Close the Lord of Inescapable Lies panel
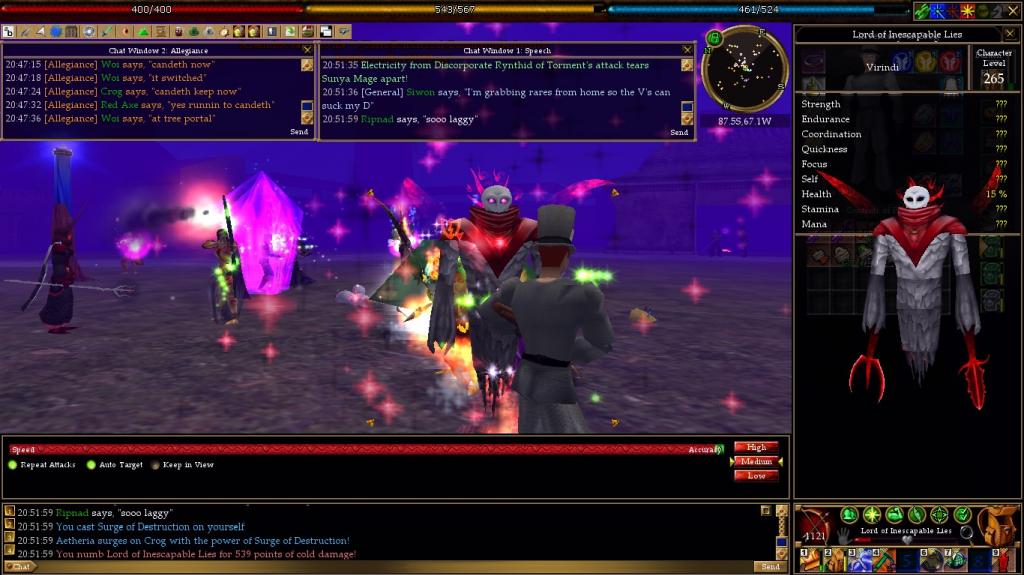The image size is (1024, 575). pos(1009,34)
